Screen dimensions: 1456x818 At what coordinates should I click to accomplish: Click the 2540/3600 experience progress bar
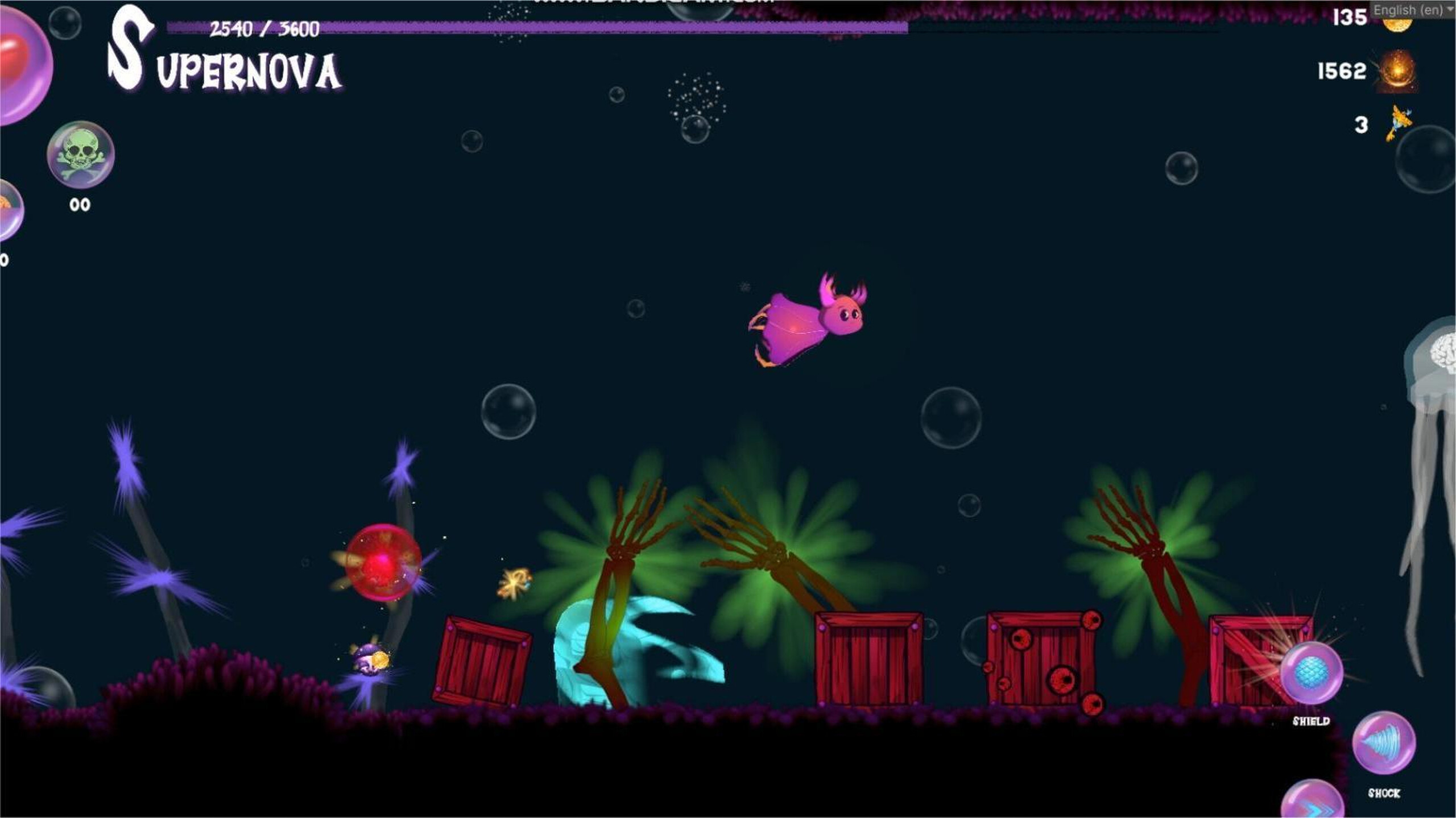512,25
